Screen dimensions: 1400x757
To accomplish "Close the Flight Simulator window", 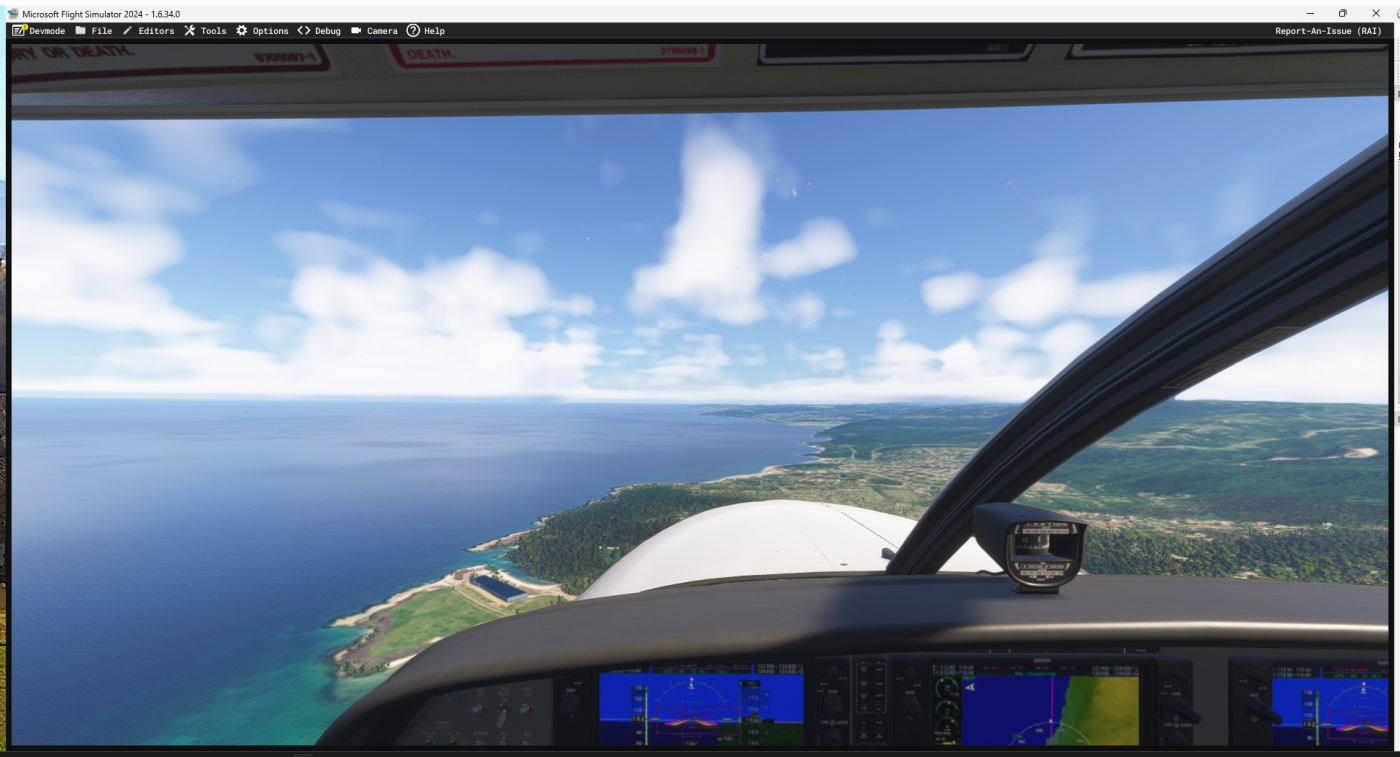I will (x=1376, y=13).
